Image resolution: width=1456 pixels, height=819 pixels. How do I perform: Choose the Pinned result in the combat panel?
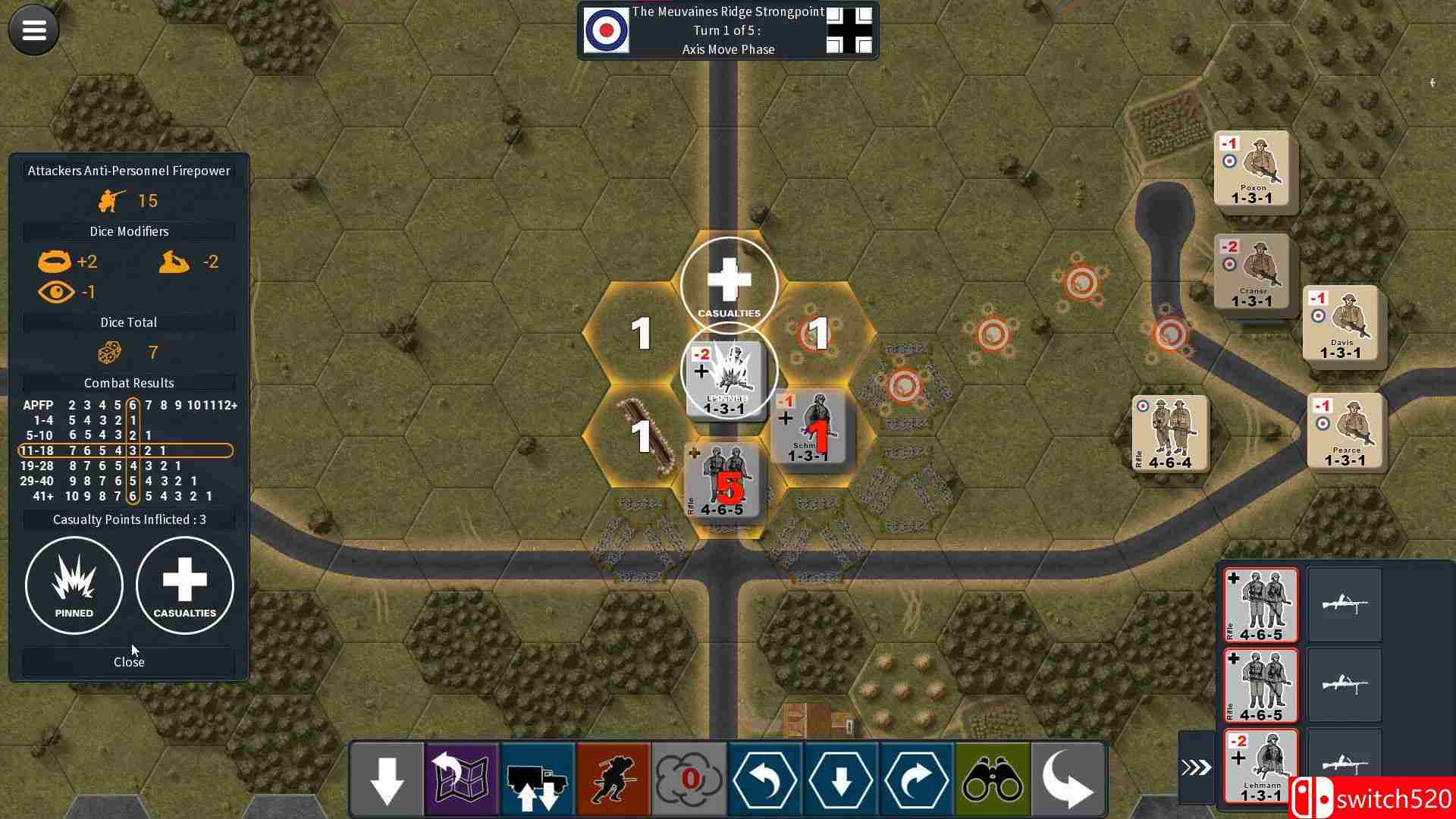click(74, 585)
